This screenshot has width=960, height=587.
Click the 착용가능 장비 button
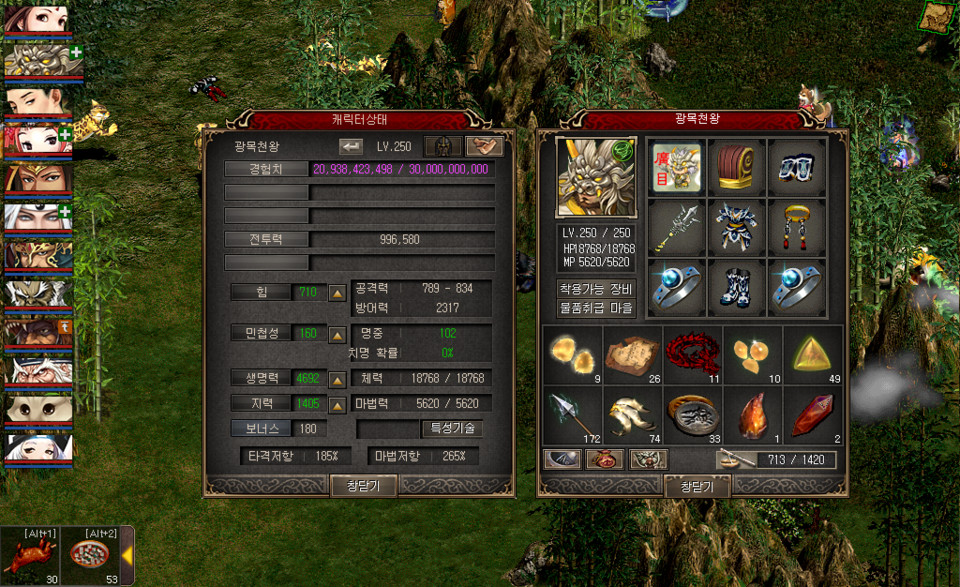pos(597,289)
